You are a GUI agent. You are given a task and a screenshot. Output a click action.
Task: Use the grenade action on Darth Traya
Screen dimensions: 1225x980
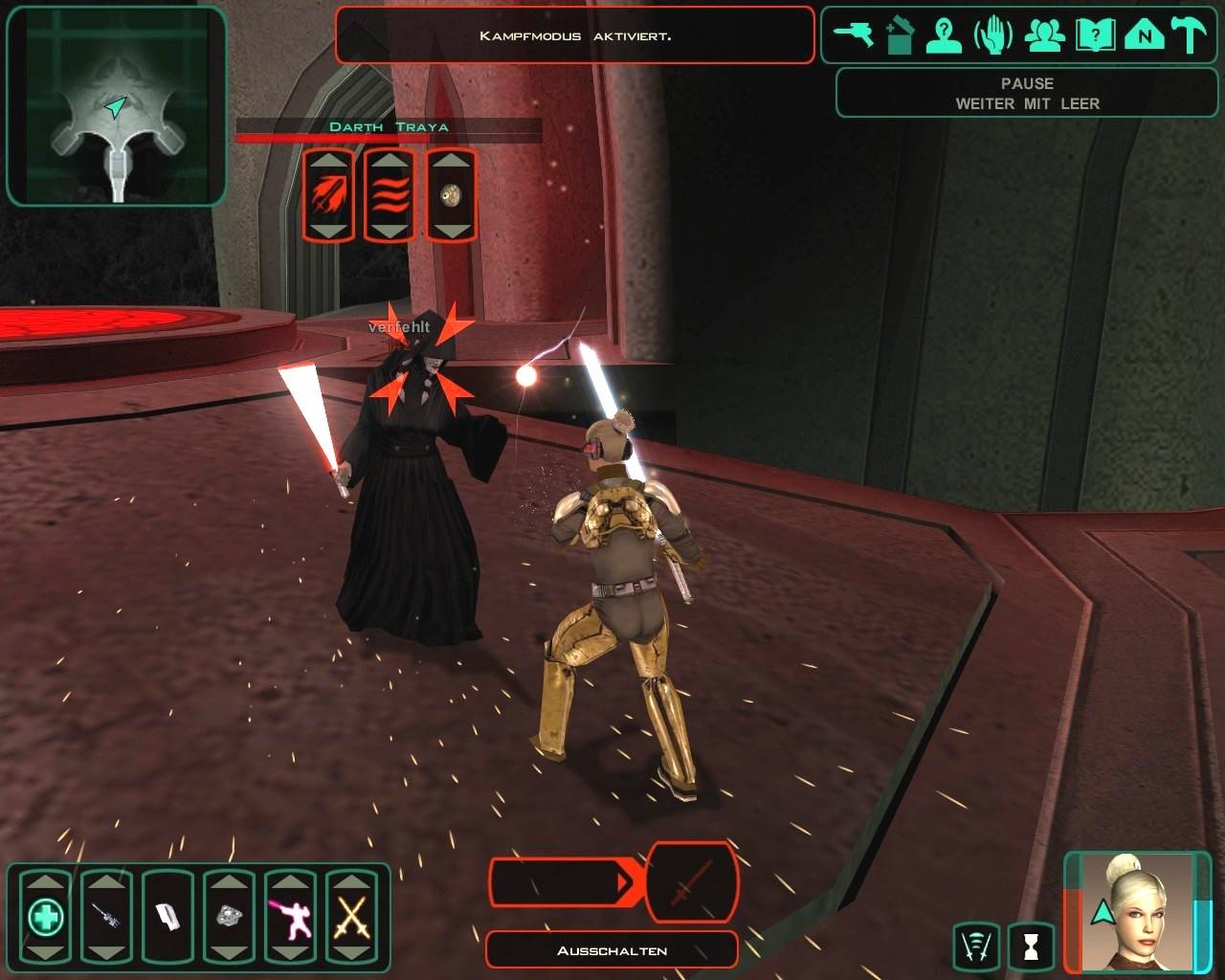[451, 195]
